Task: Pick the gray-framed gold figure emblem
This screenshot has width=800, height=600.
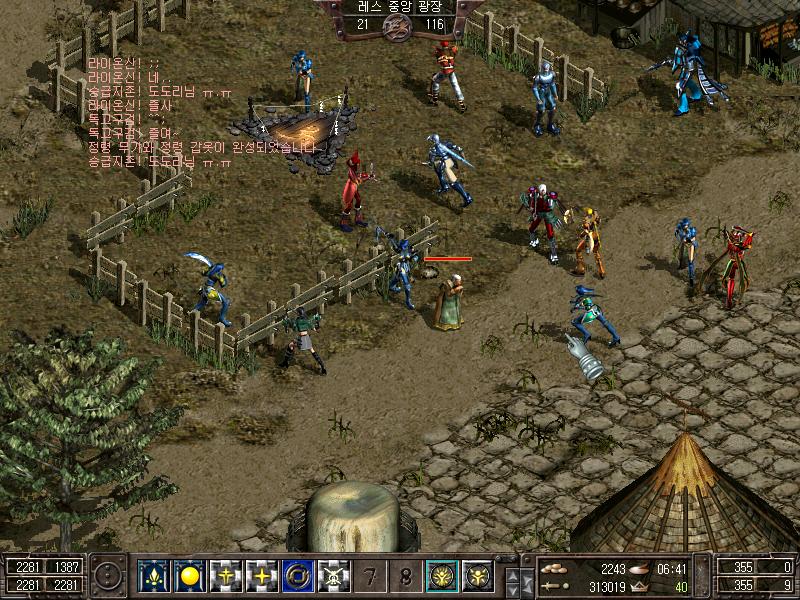Action: click(478, 576)
